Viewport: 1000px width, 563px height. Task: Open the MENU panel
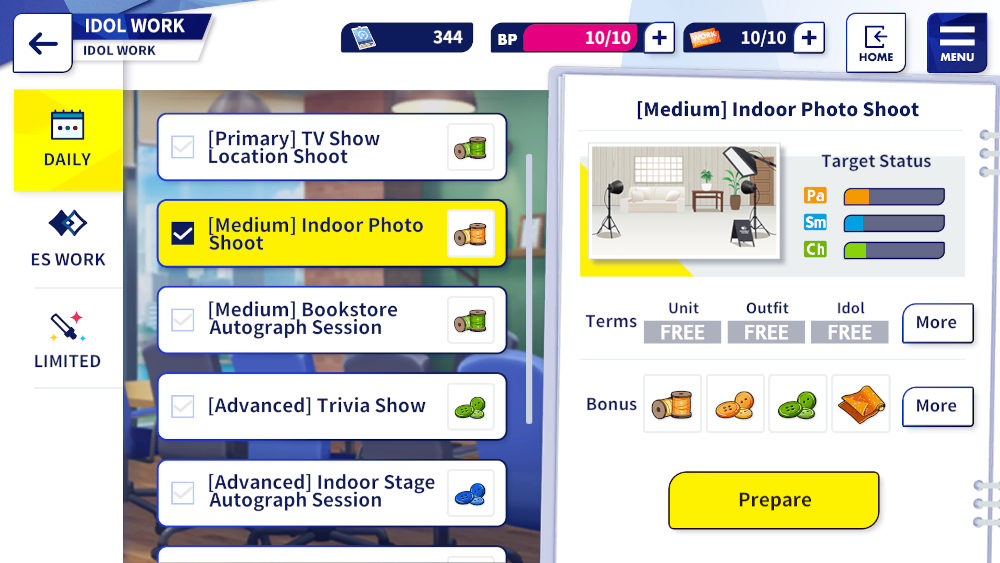(956, 43)
